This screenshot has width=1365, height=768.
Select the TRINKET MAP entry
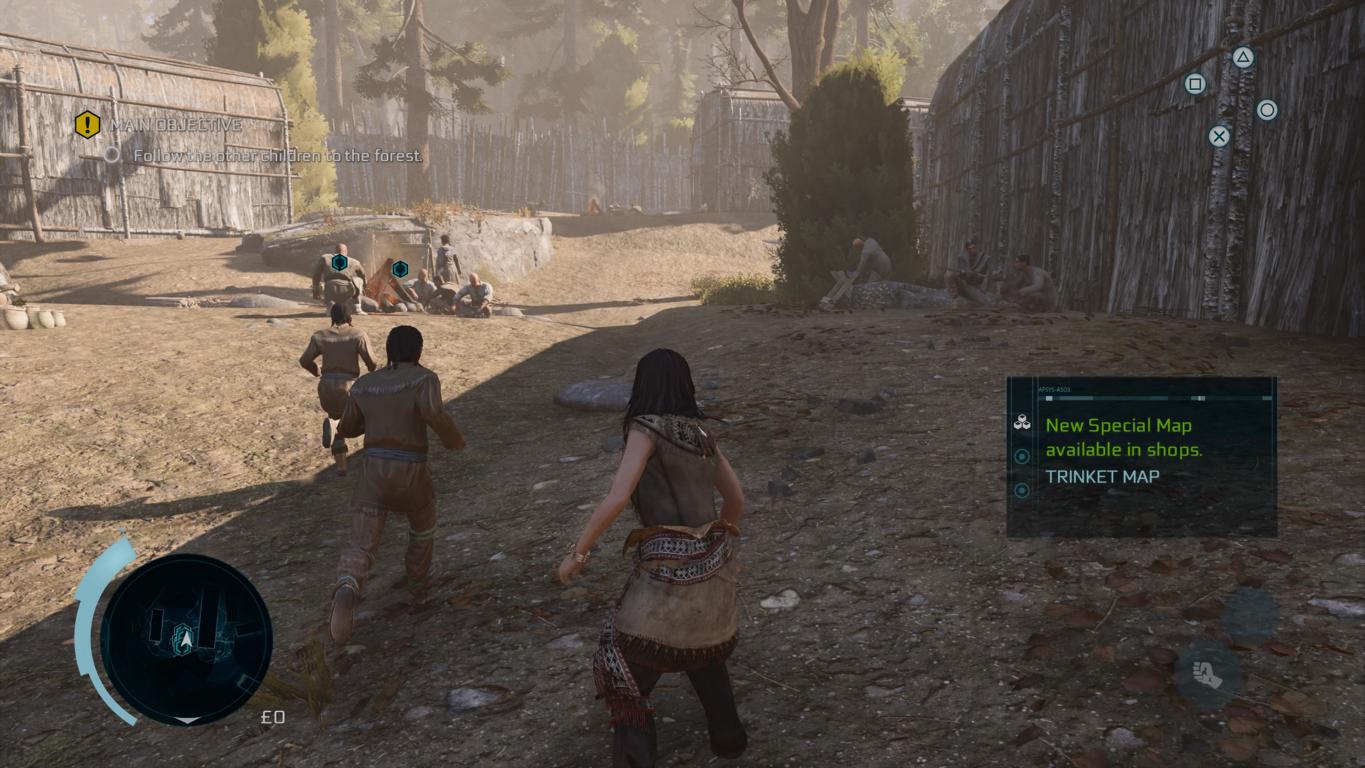[1102, 476]
